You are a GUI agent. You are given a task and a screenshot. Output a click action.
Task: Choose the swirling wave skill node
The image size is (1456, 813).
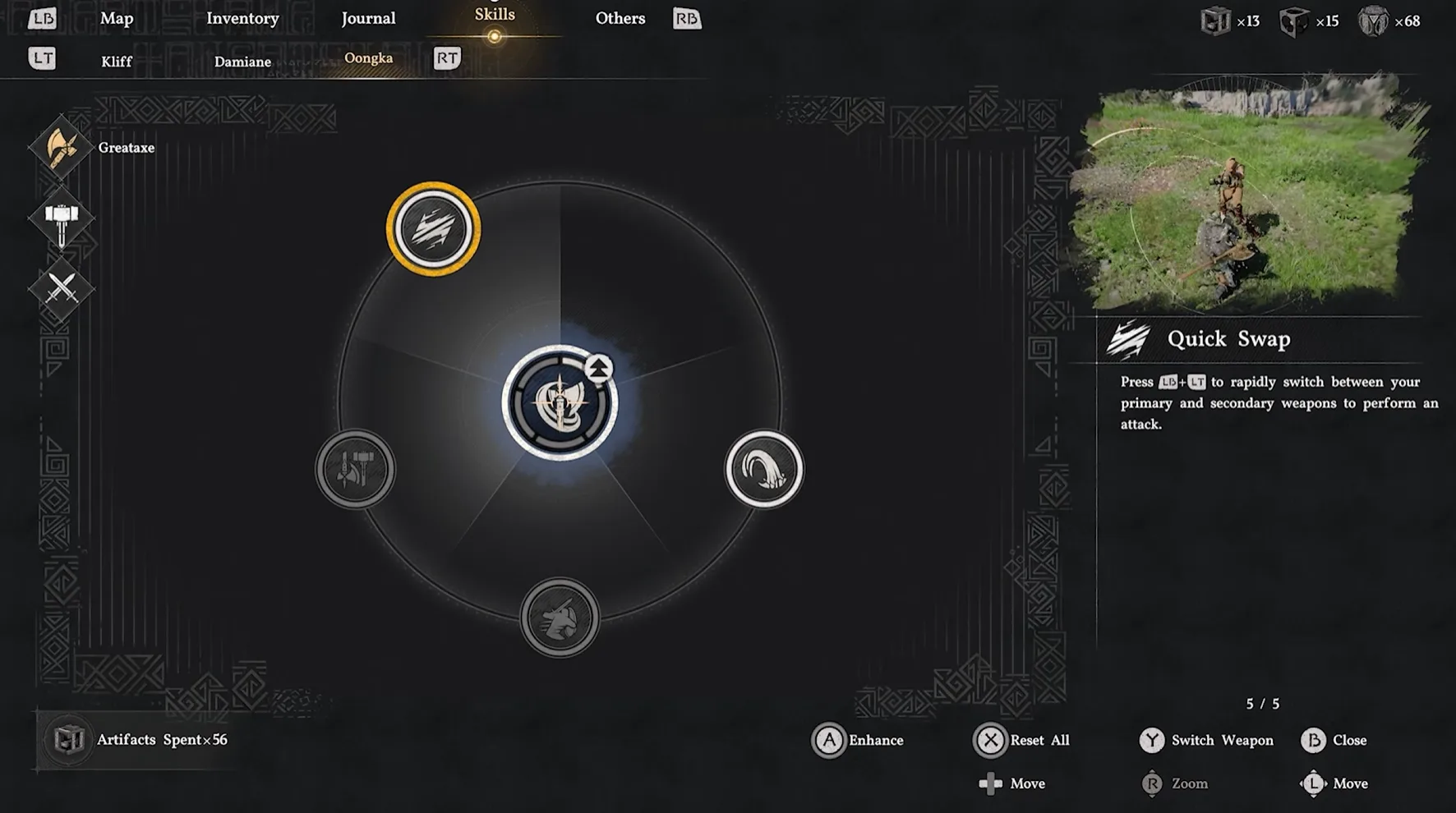tap(763, 470)
